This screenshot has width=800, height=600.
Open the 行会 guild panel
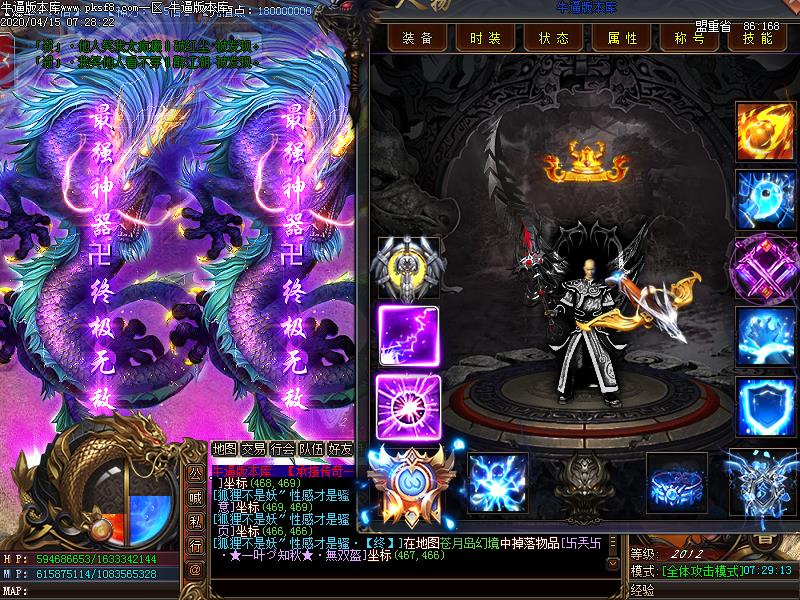coord(283,449)
